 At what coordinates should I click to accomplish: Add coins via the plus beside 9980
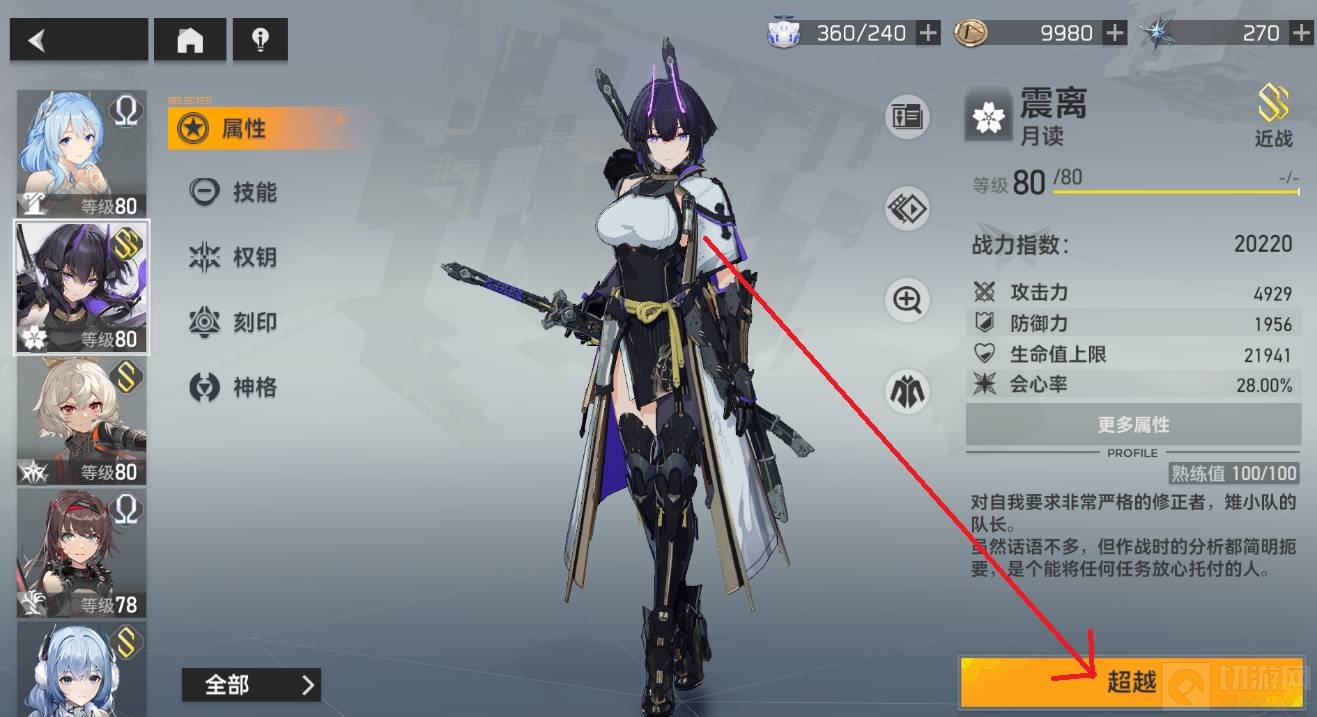[x=1114, y=33]
